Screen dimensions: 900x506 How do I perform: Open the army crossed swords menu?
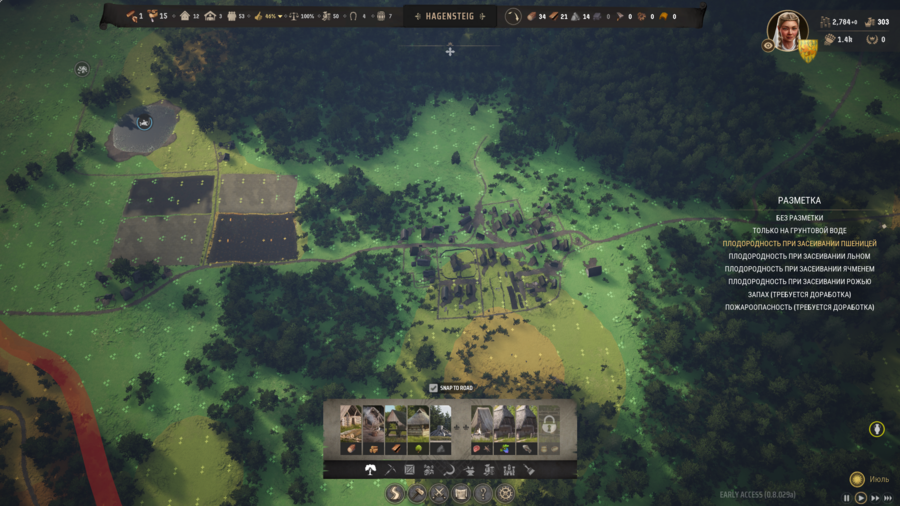click(438, 493)
